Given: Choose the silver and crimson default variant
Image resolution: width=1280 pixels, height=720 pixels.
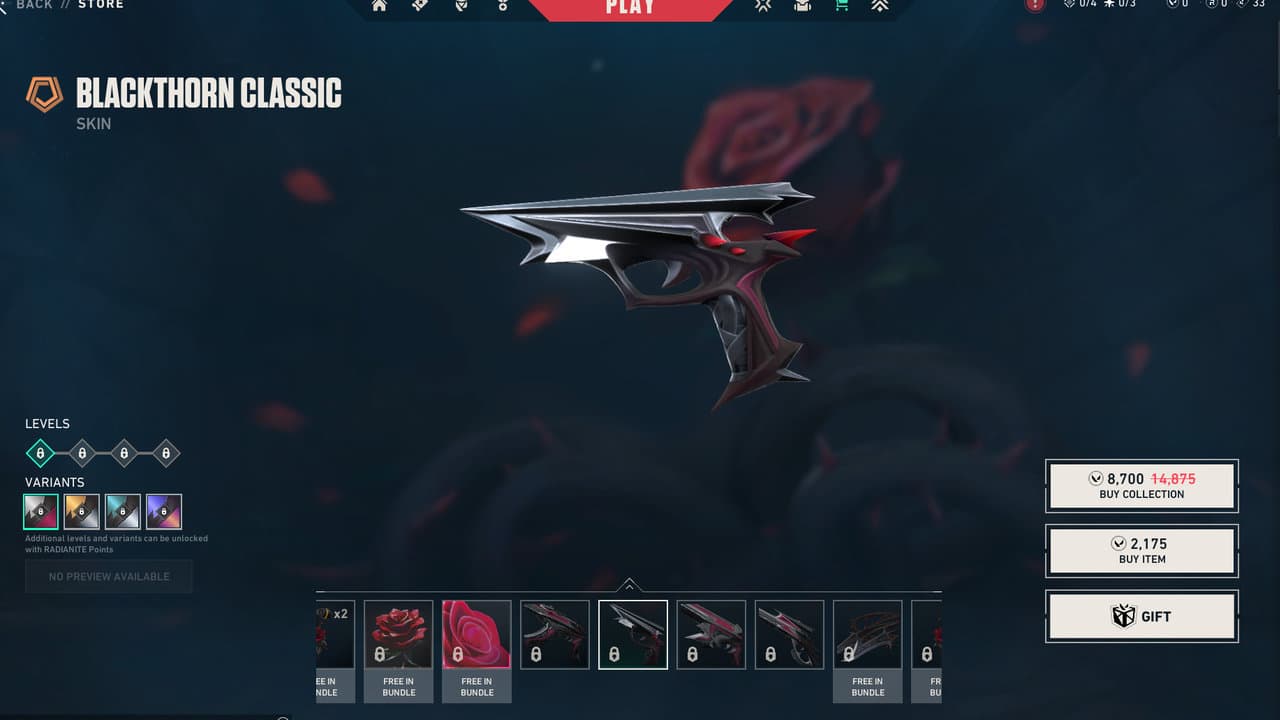Looking at the screenshot, I should [41, 511].
